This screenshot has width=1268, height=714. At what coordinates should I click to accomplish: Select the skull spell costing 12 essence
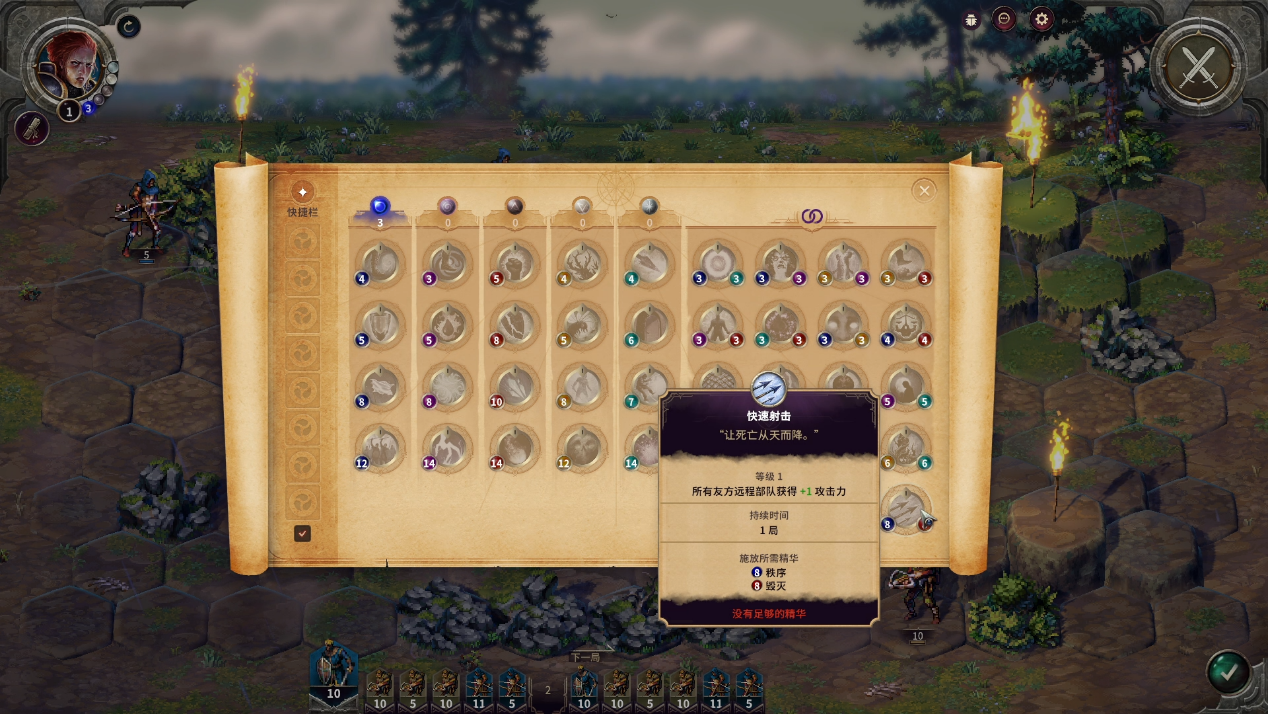[x=582, y=449]
